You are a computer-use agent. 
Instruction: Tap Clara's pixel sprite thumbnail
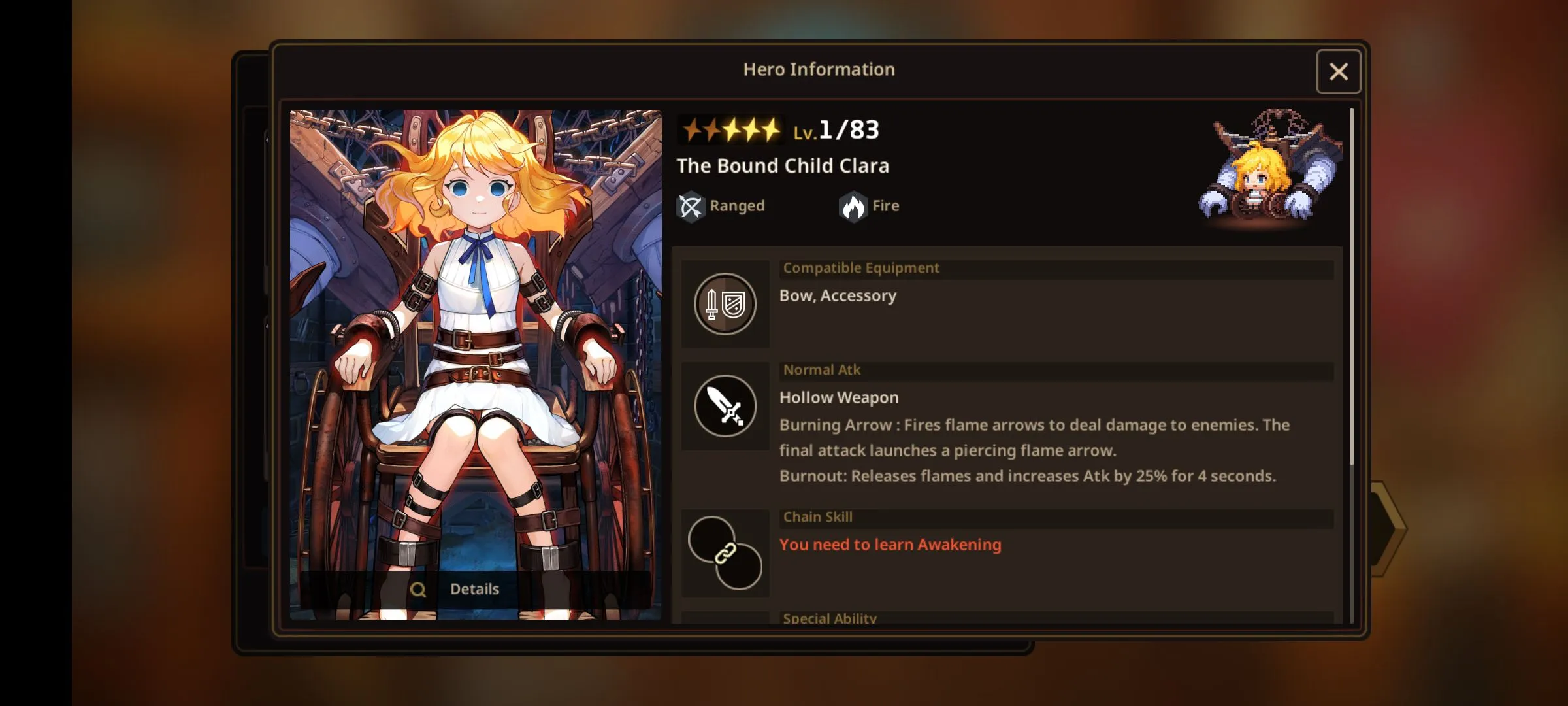pos(1269,171)
